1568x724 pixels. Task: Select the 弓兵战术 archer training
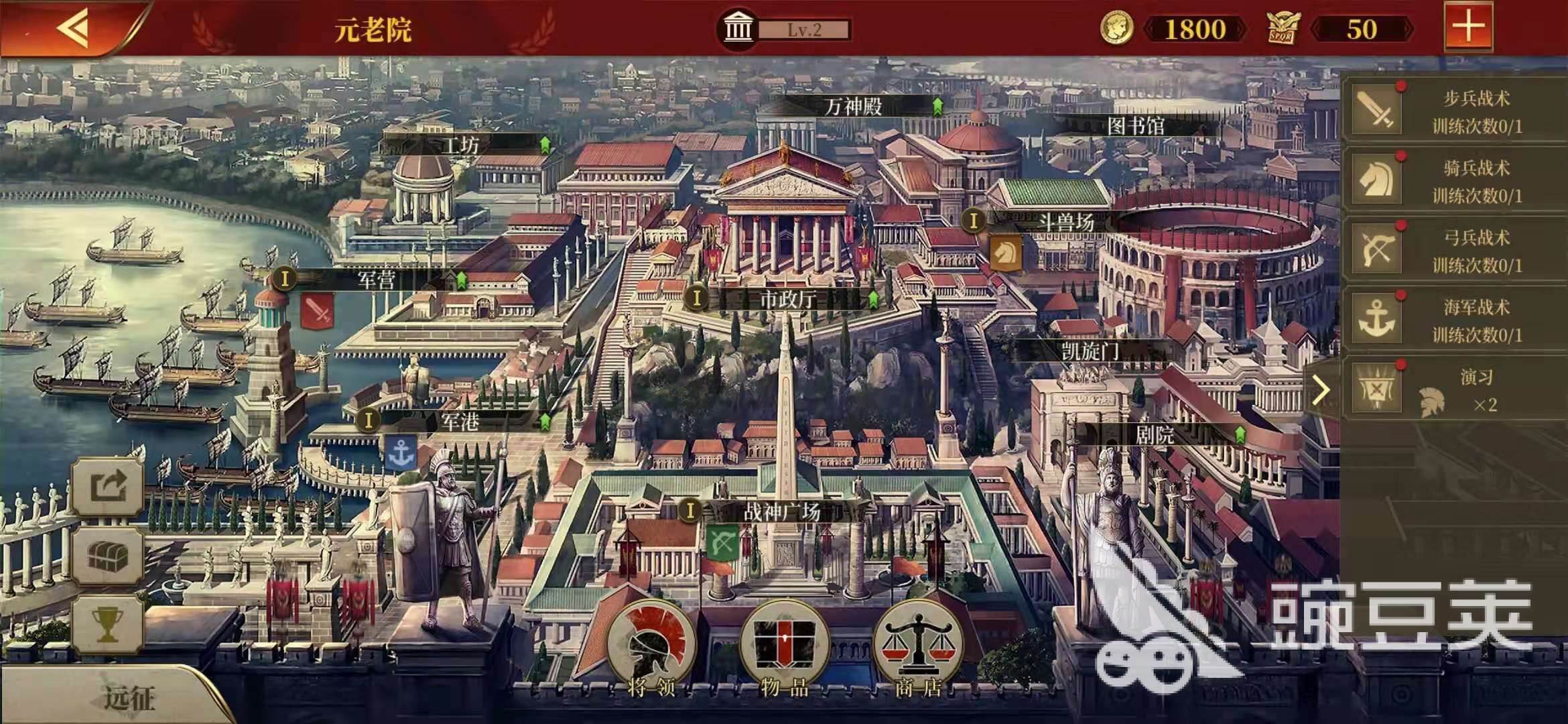[1454, 250]
